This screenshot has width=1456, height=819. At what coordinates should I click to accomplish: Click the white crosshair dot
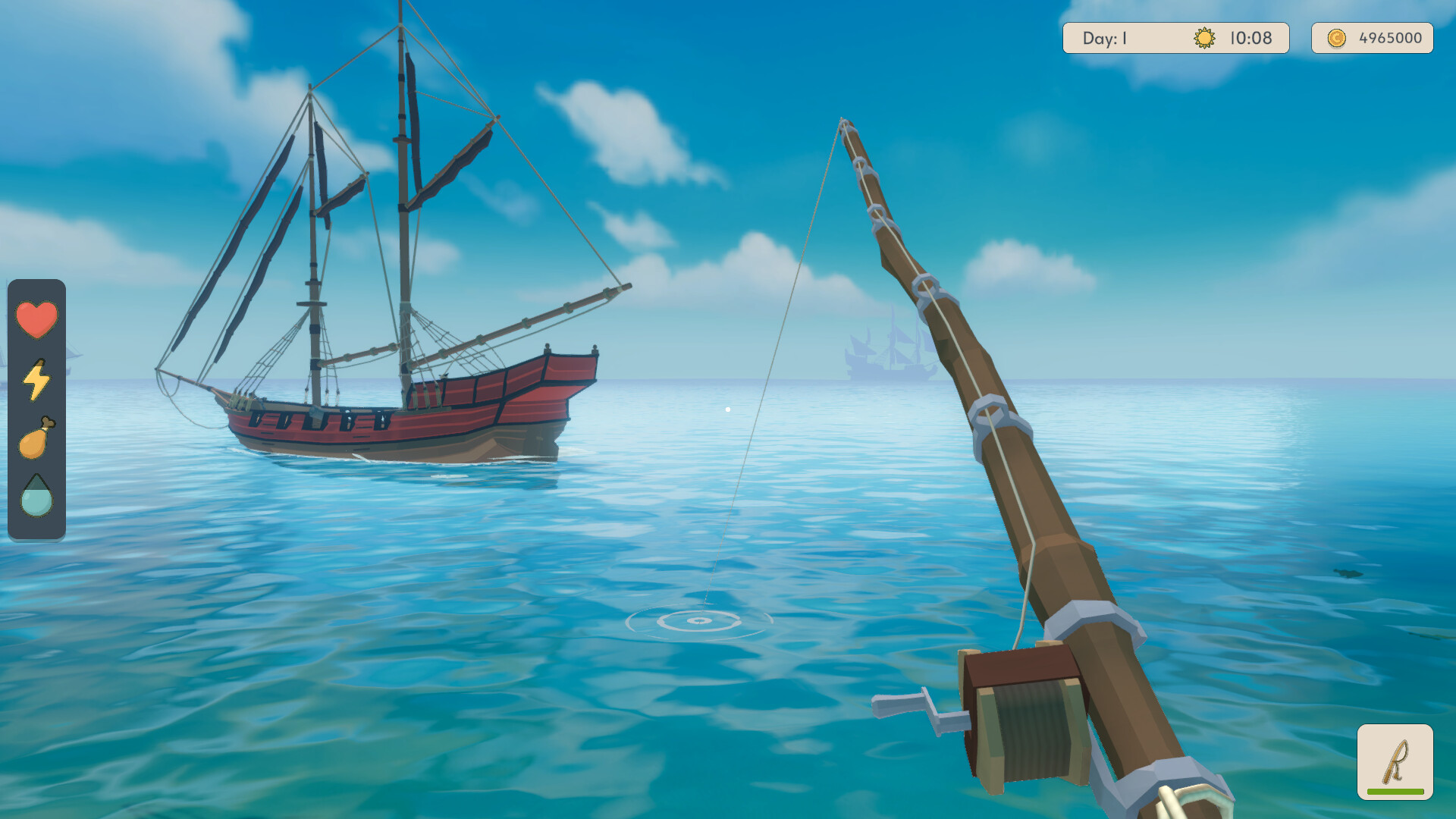point(729,408)
